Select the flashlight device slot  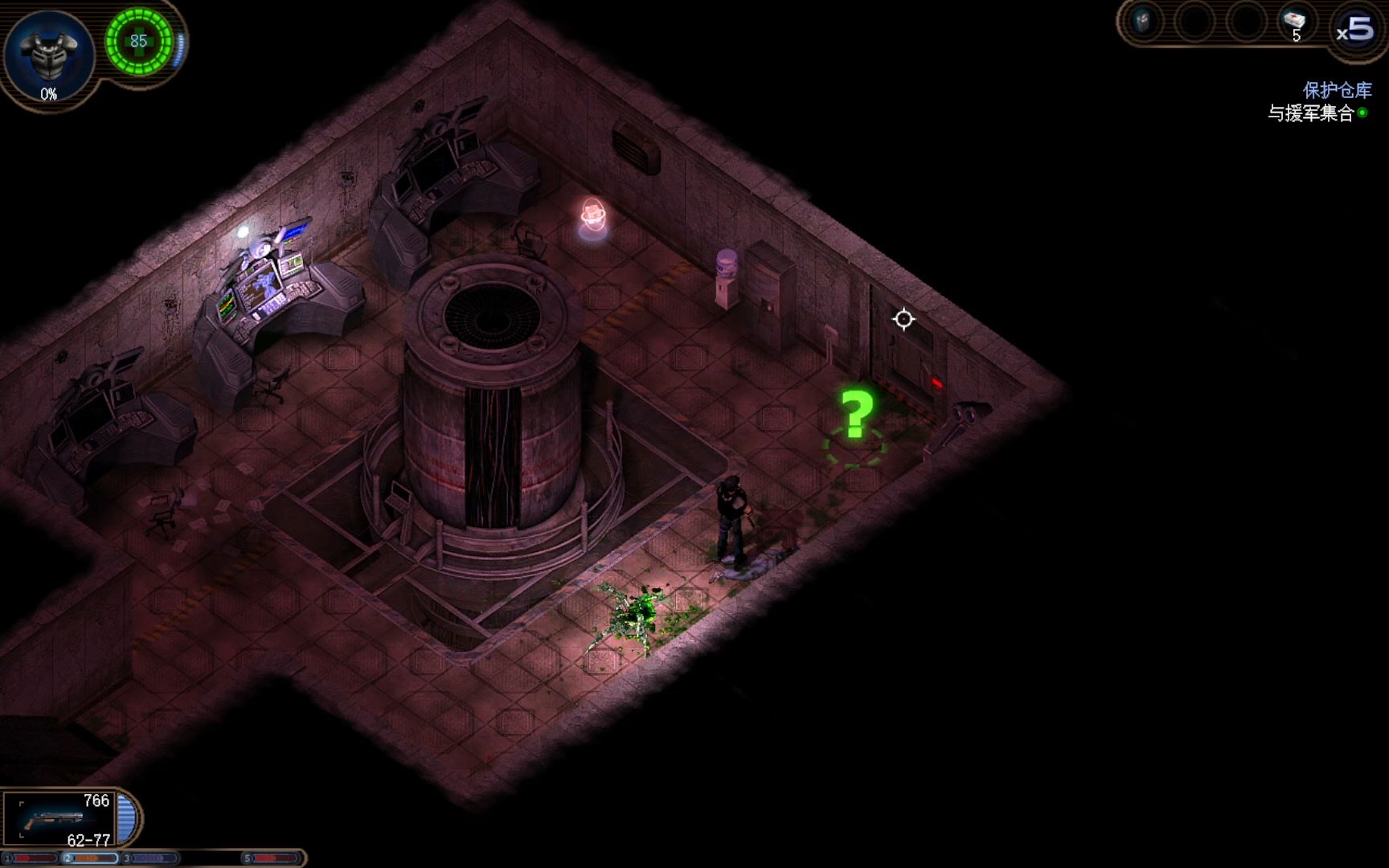click(1143, 22)
